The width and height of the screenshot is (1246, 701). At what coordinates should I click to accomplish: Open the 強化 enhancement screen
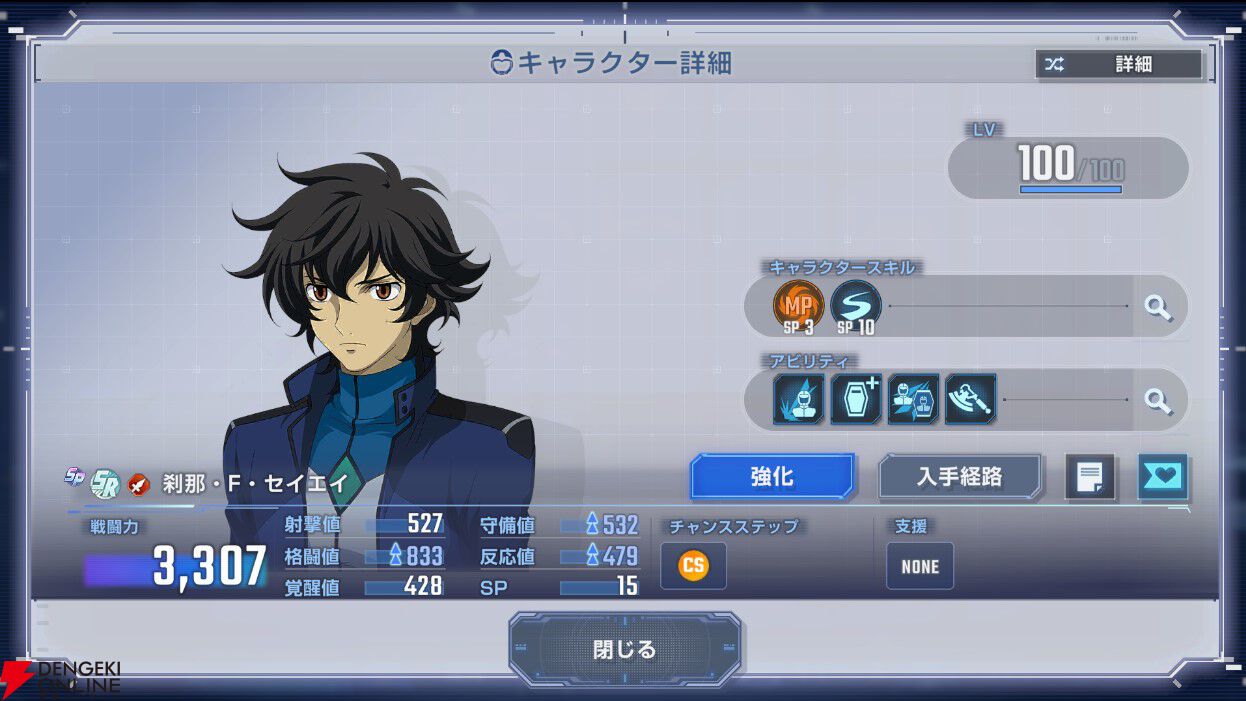772,477
